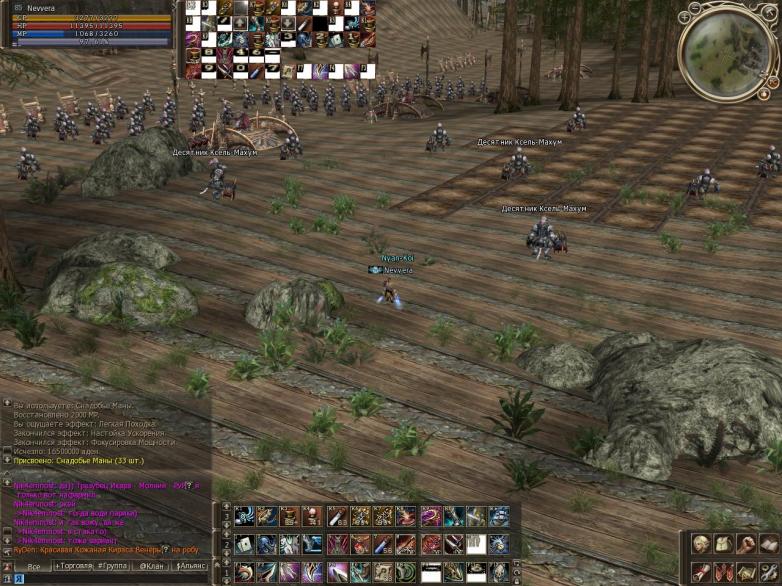Viewport: 782px width, 586px height.
Task: Open the +Торговля chat tab
Action: pos(75,566)
